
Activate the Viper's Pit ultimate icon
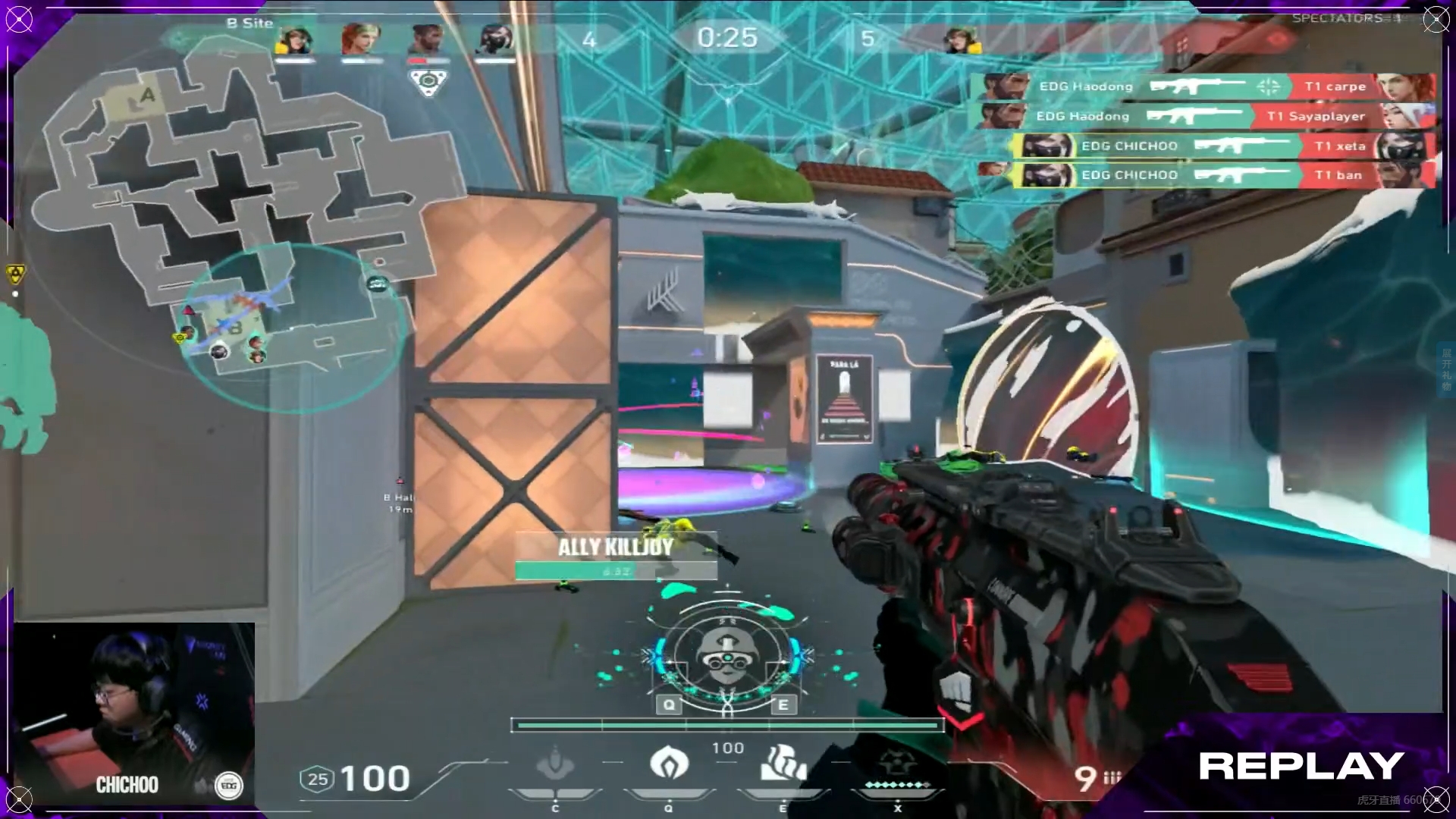pyautogui.click(x=896, y=766)
